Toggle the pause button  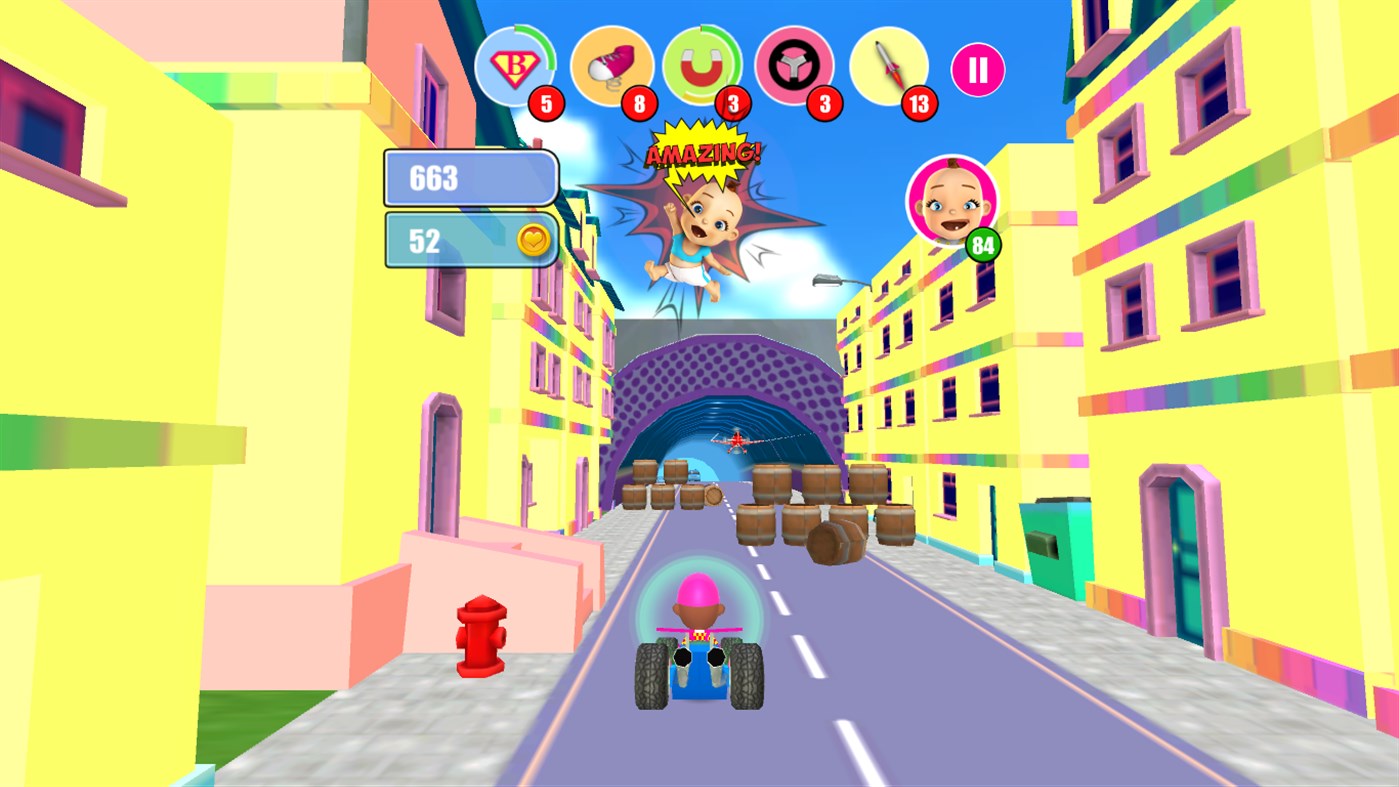(x=978, y=68)
